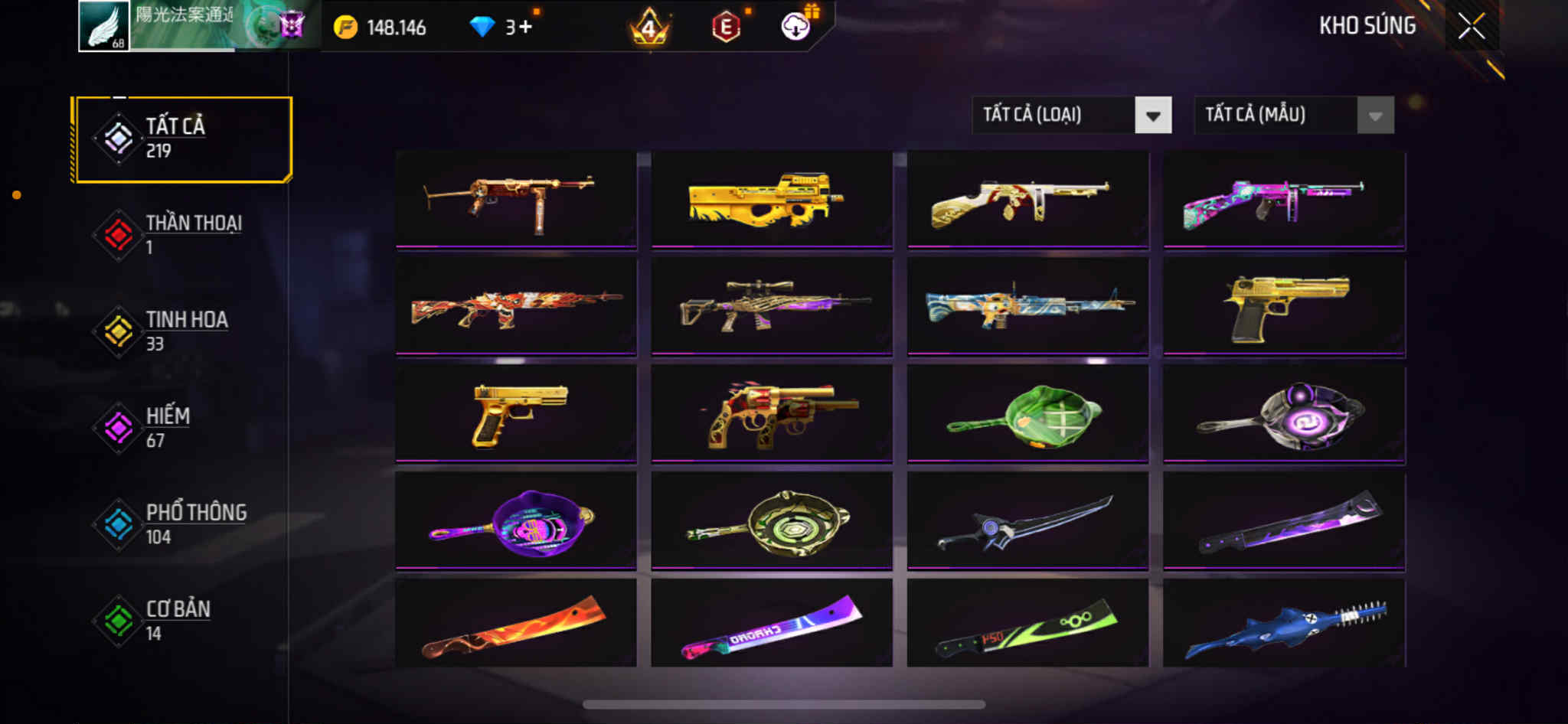Choose the Cơ Bản category
The image size is (1568, 724).
(x=182, y=621)
